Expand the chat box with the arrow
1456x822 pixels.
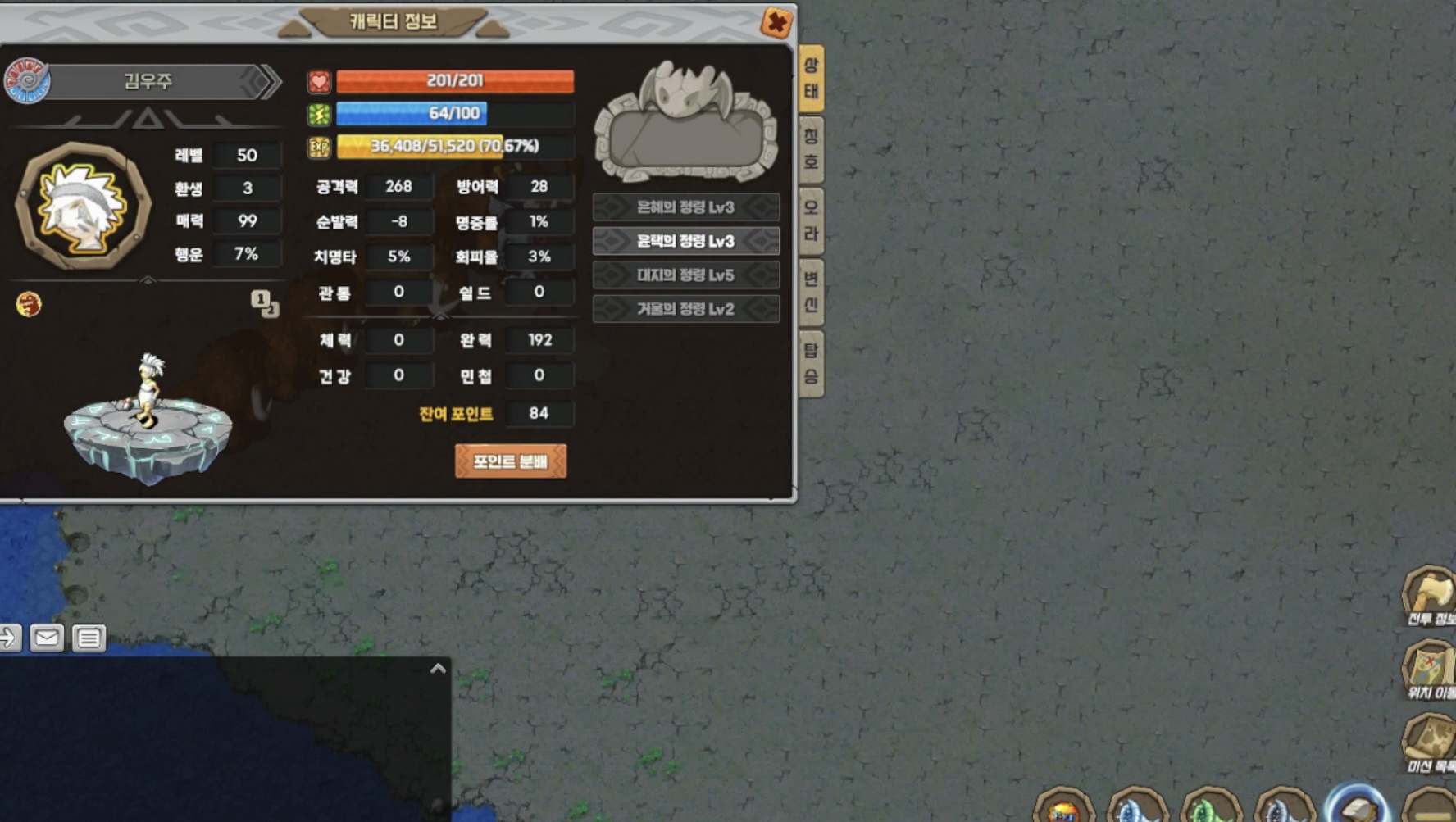(x=438, y=669)
